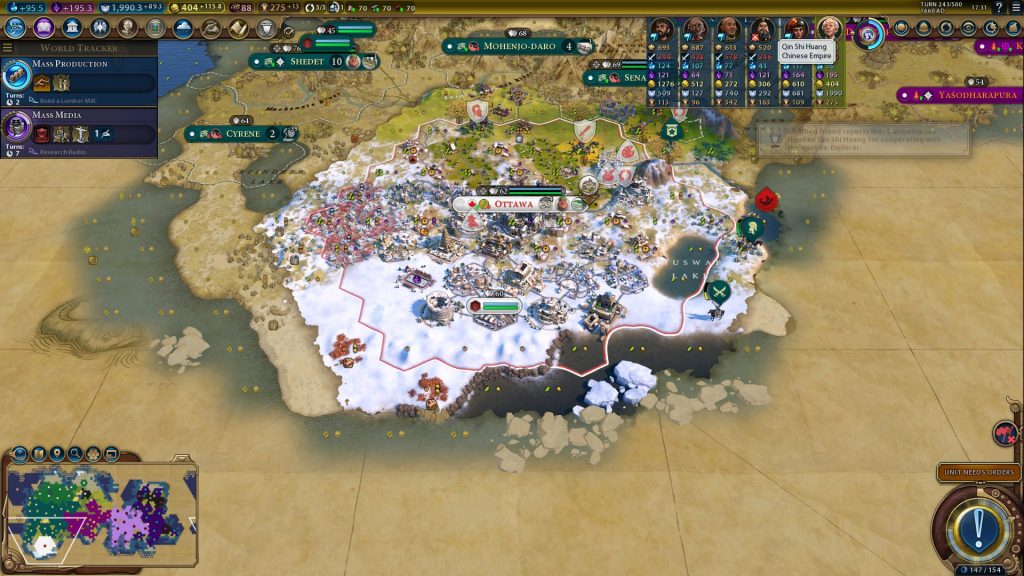The image size is (1024, 576).
Task: Open the Great Works panel
Action: (x=155, y=28)
